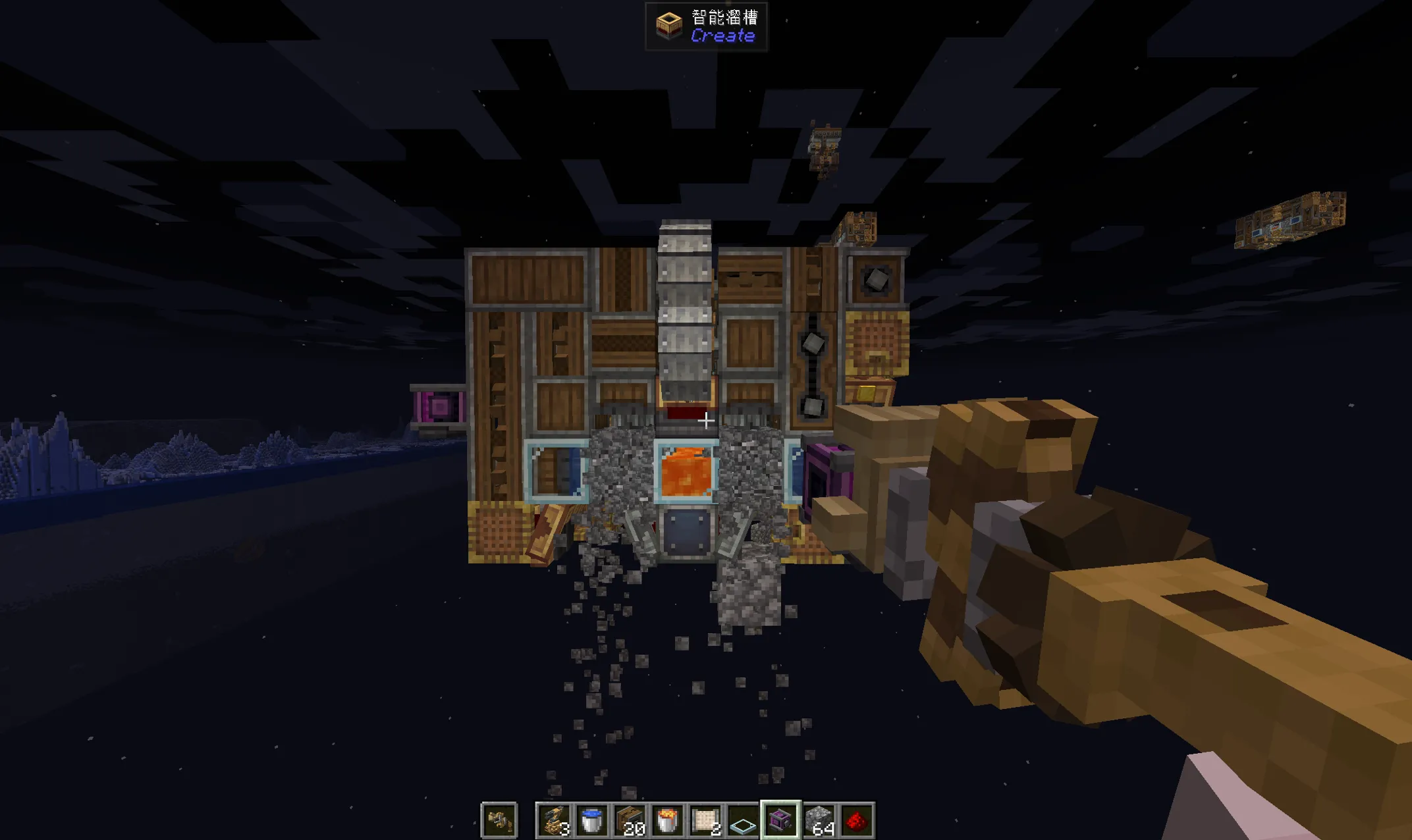The image size is (1412, 840).
Task: Select the redstone dust slot
Action: pos(856,820)
